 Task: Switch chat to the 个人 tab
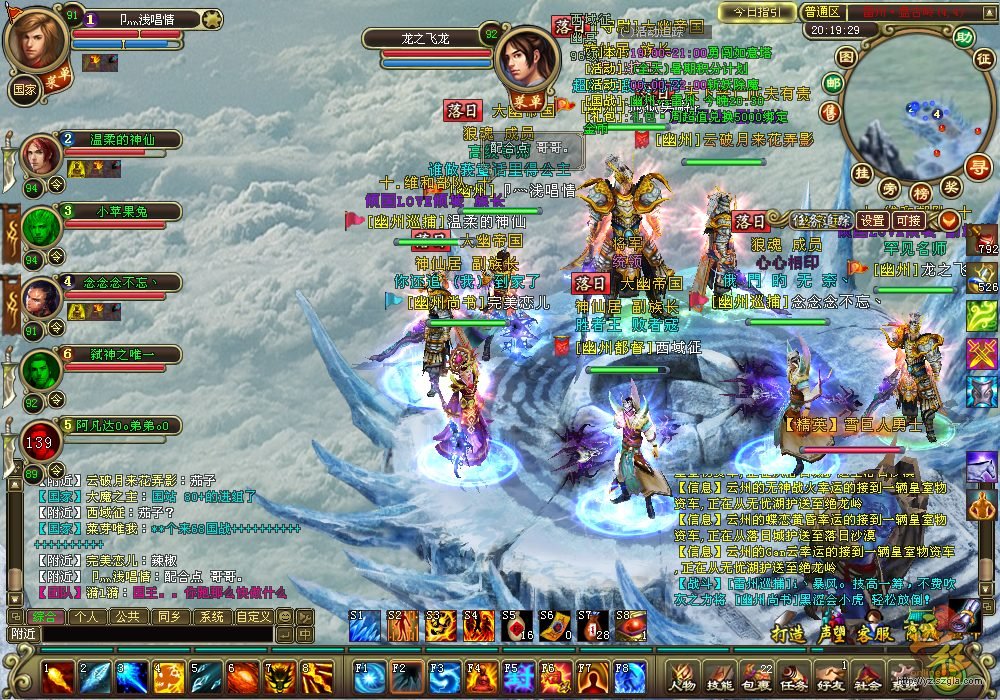click(x=86, y=616)
